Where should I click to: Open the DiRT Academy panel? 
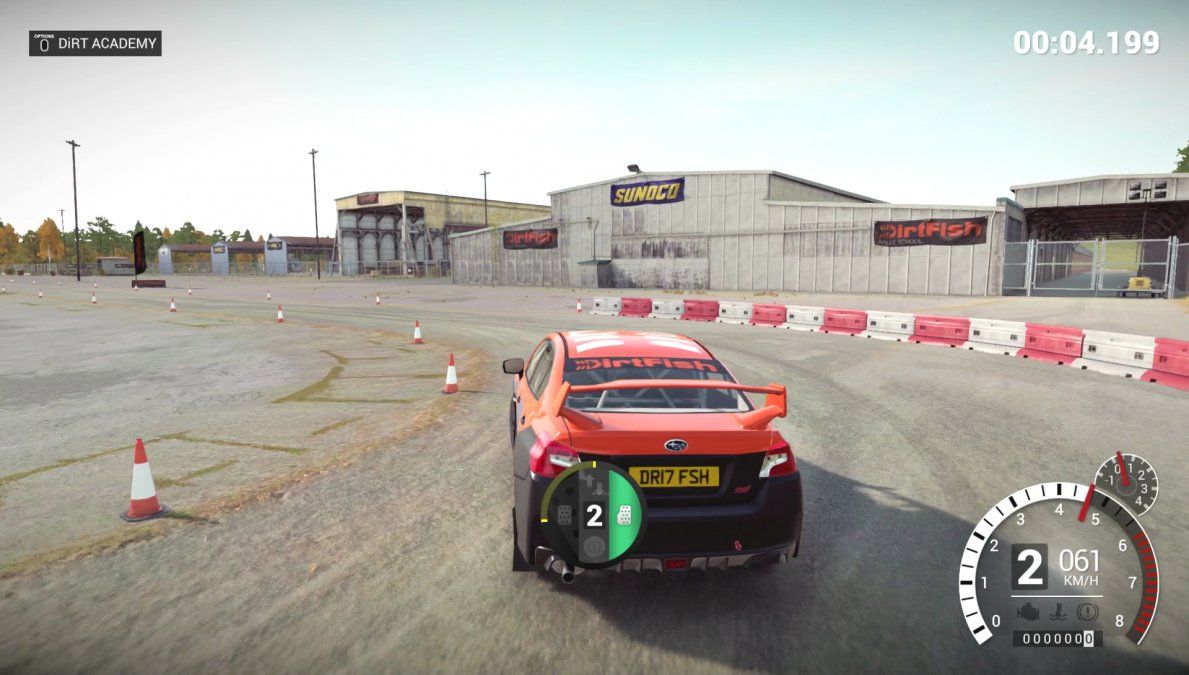tap(95, 43)
